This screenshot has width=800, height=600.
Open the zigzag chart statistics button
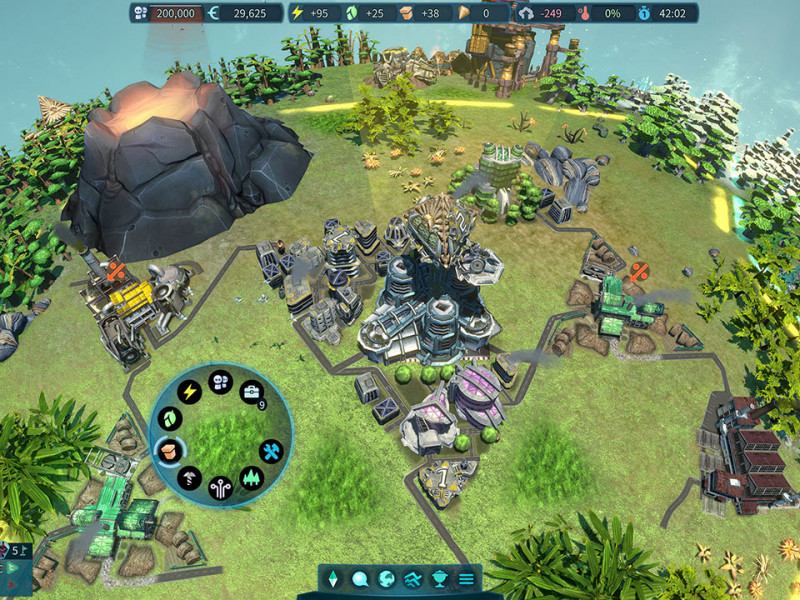coord(412,578)
